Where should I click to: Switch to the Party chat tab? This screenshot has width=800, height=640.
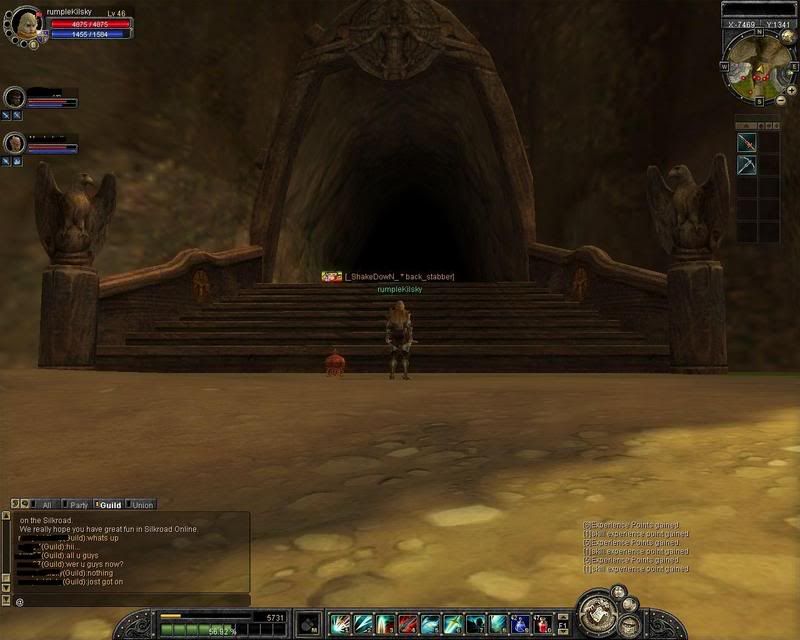click(77, 505)
